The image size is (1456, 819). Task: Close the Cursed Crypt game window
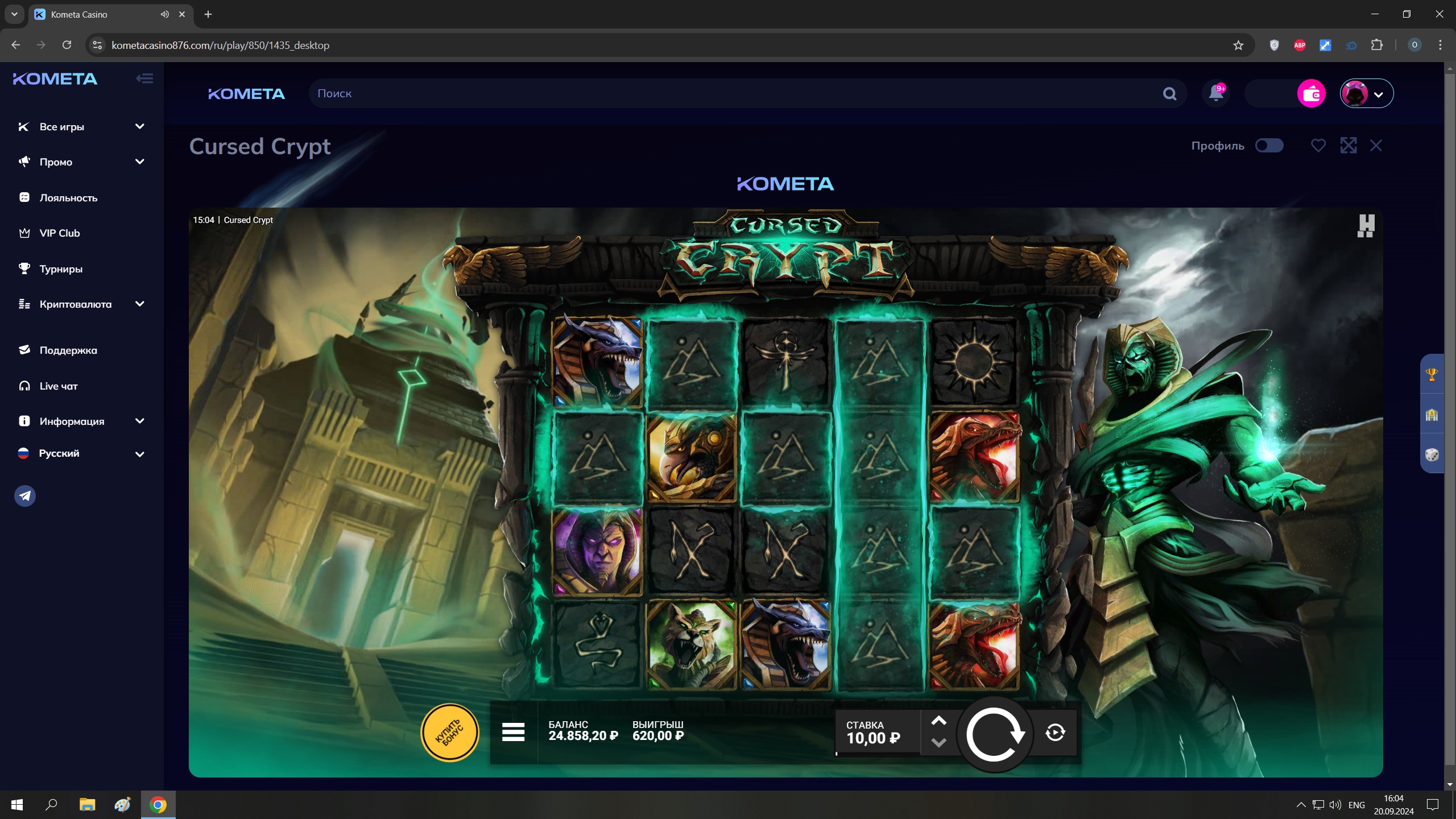click(x=1376, y=146)
